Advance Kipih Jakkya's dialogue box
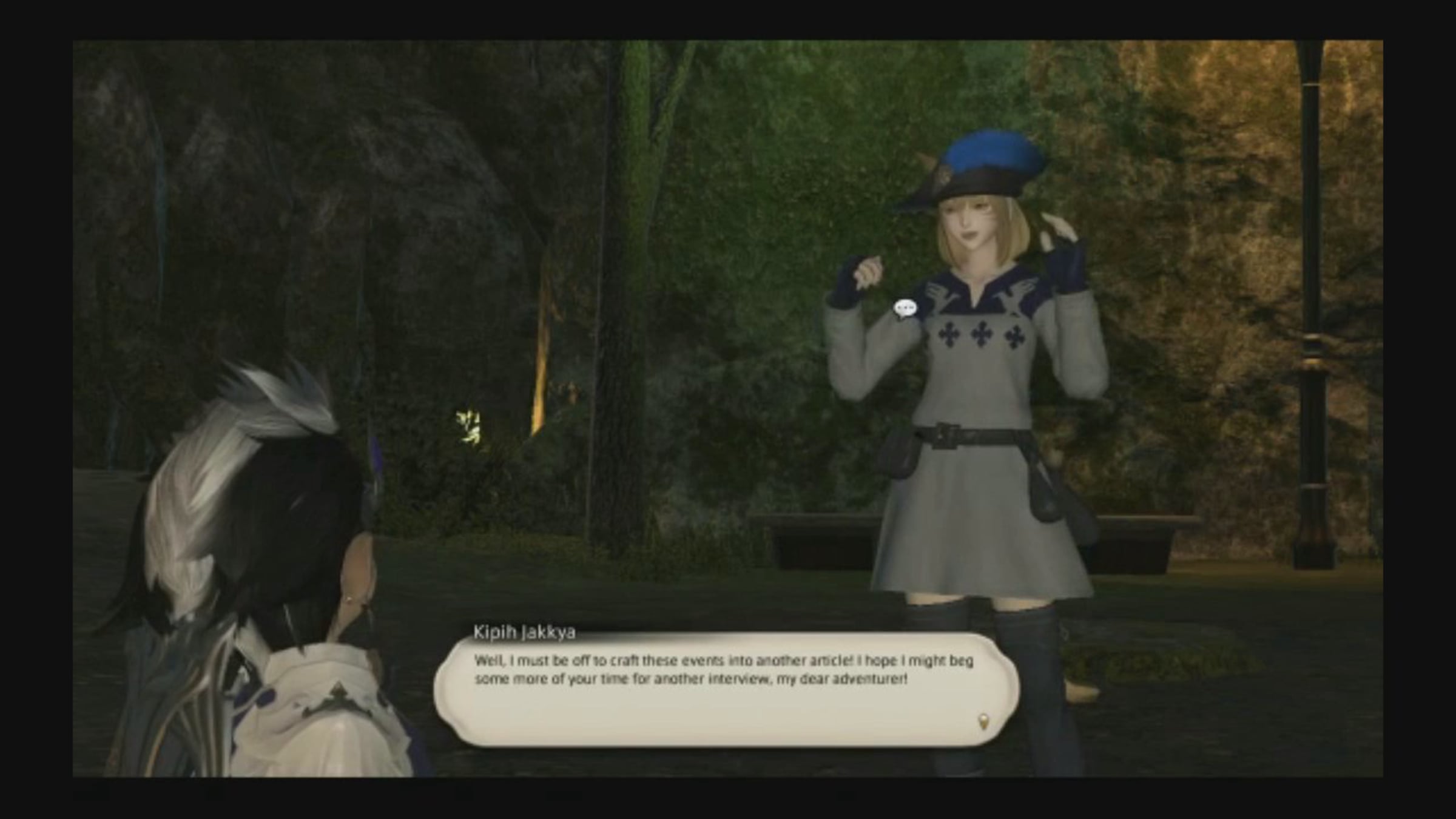1456x819 pixels. click(x=726, y=690)
